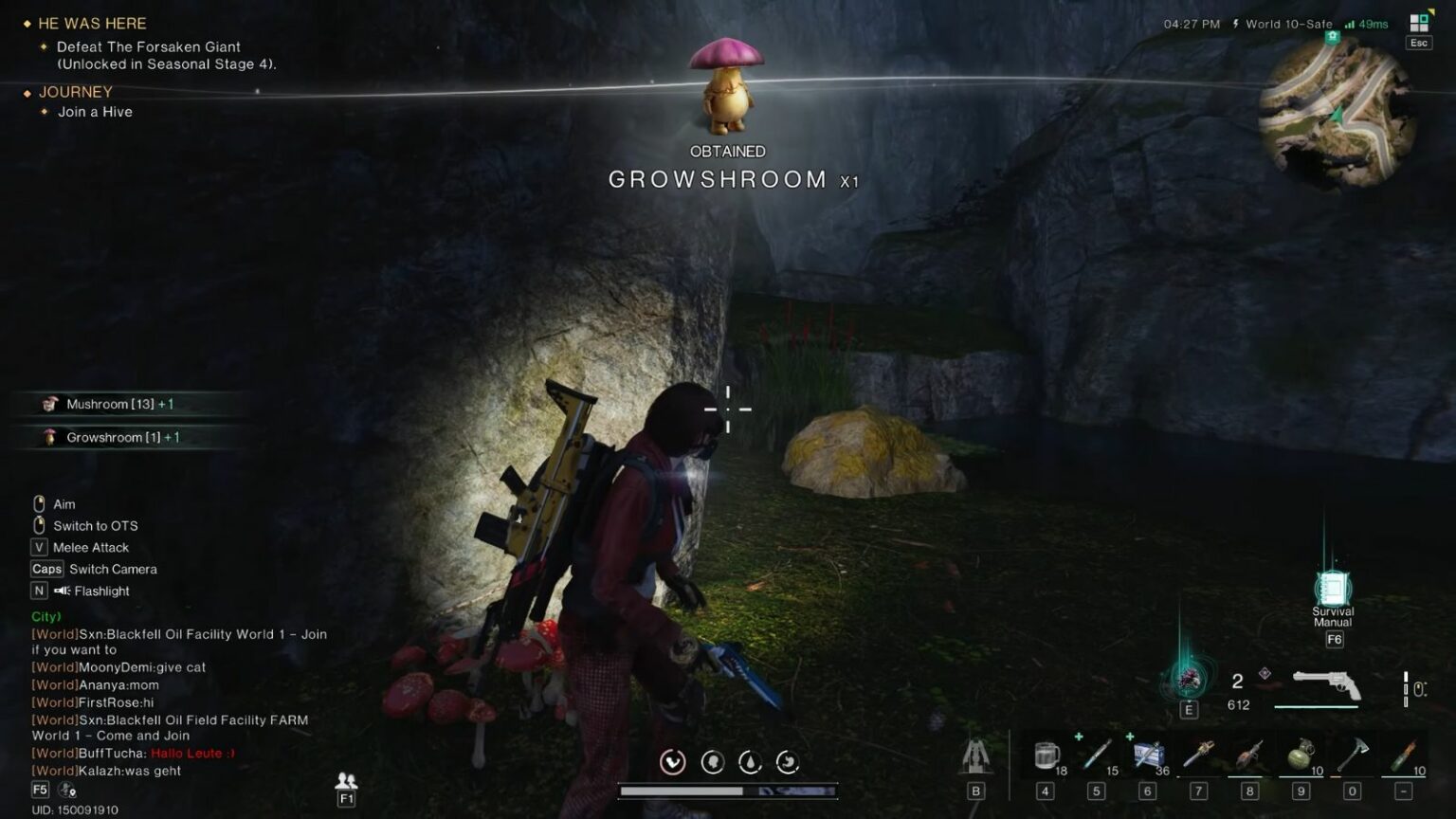Click the bandage box in hotbar slot 6
Image resolution: width=1456 pixels, height=819 pixels.
[x=1150, y=754]
